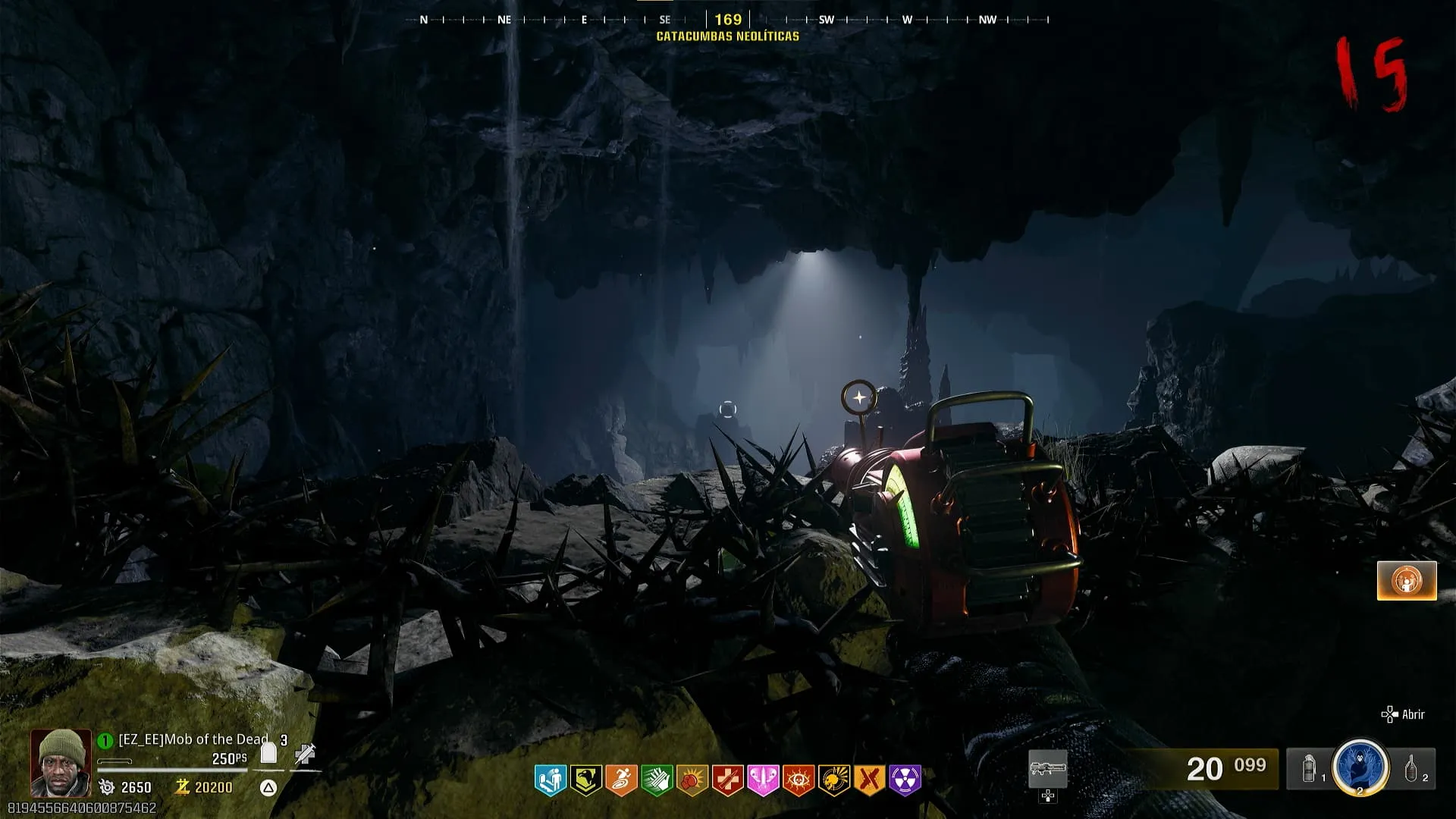Select the tombstone self-revive icon
The image size is (1456, 819).
coord(268,752)
